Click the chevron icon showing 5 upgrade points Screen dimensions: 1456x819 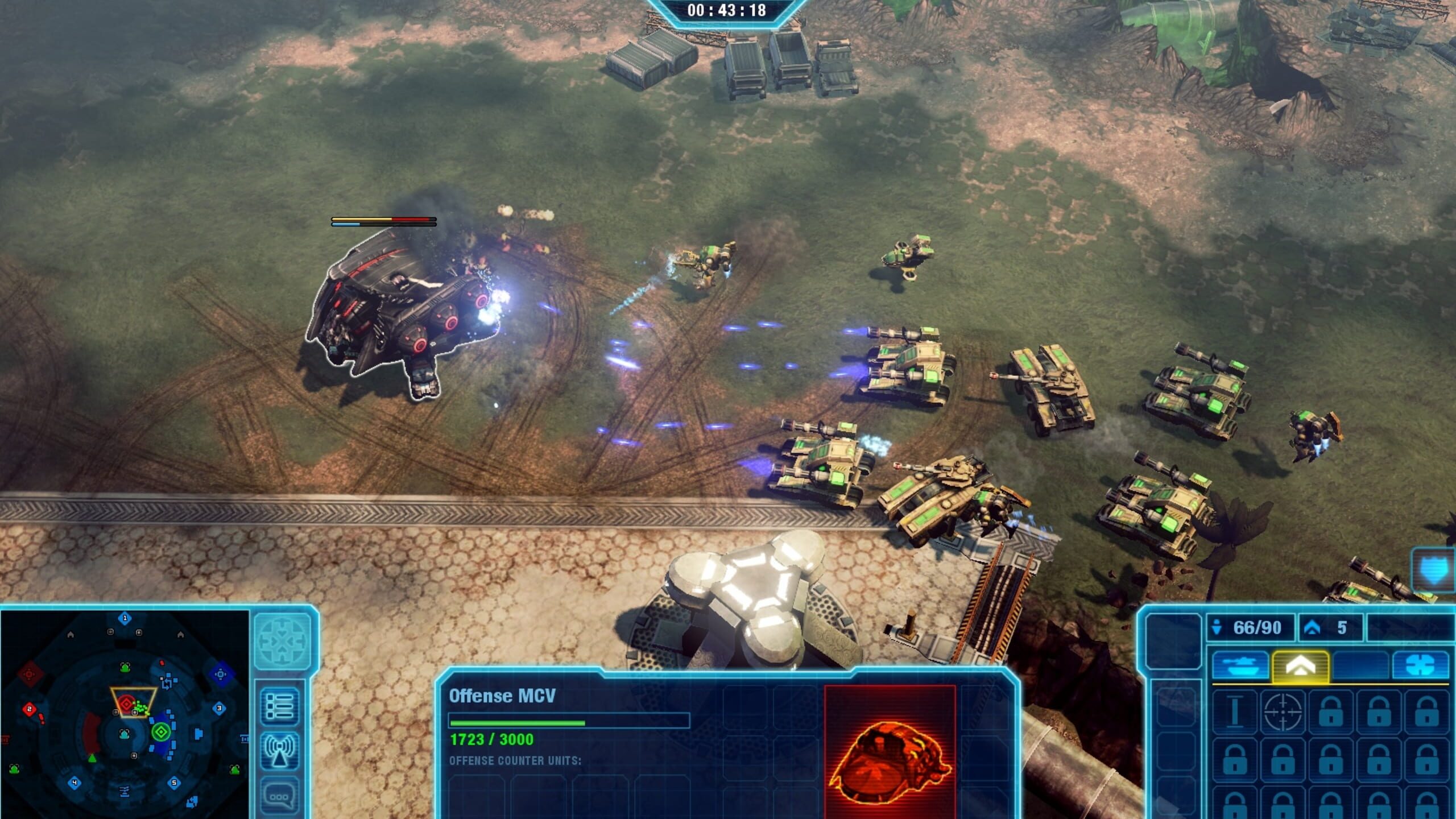click(x=1314, y=627)
